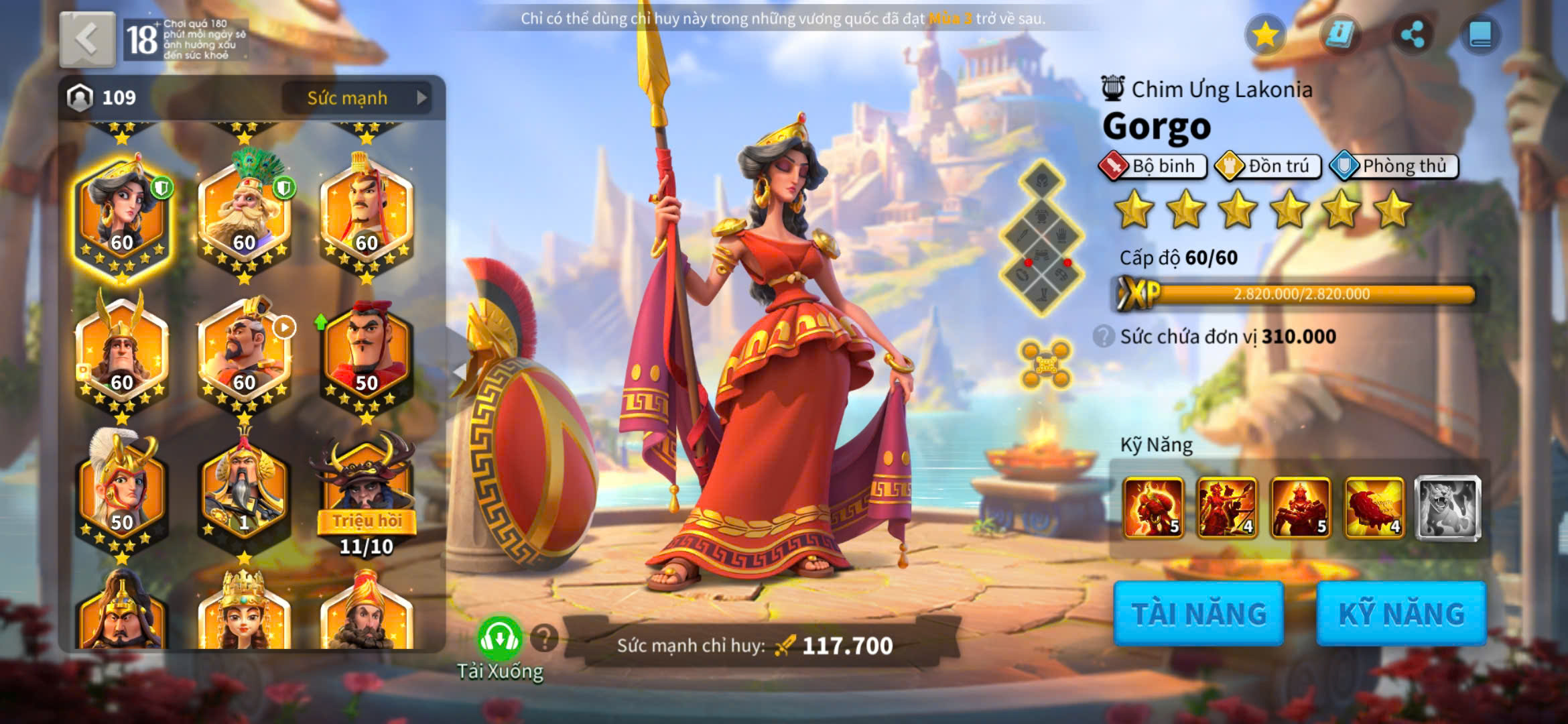Go back using the arrow button
Viewport: 1568px width, 724px height.
87,40
